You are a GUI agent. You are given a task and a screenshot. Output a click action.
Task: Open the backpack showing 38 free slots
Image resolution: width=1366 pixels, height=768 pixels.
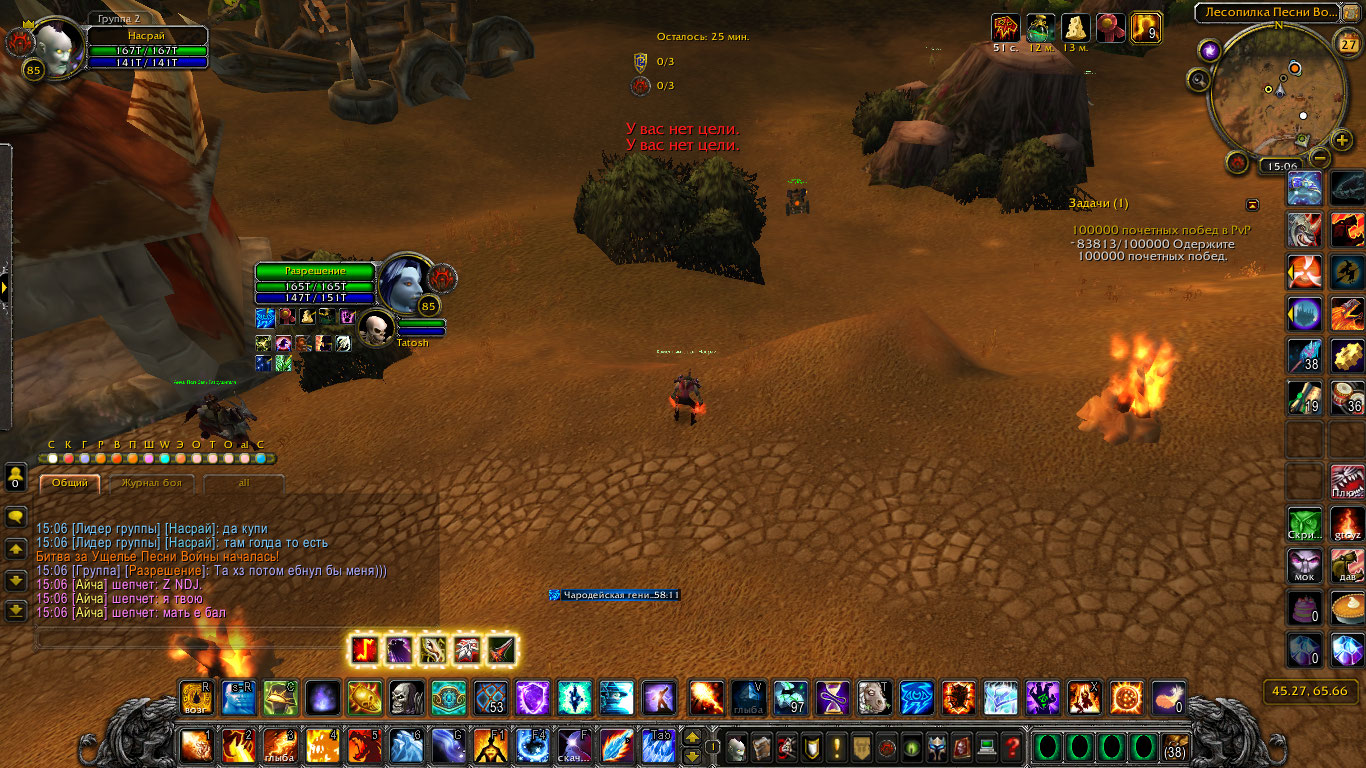[1175, 747]
